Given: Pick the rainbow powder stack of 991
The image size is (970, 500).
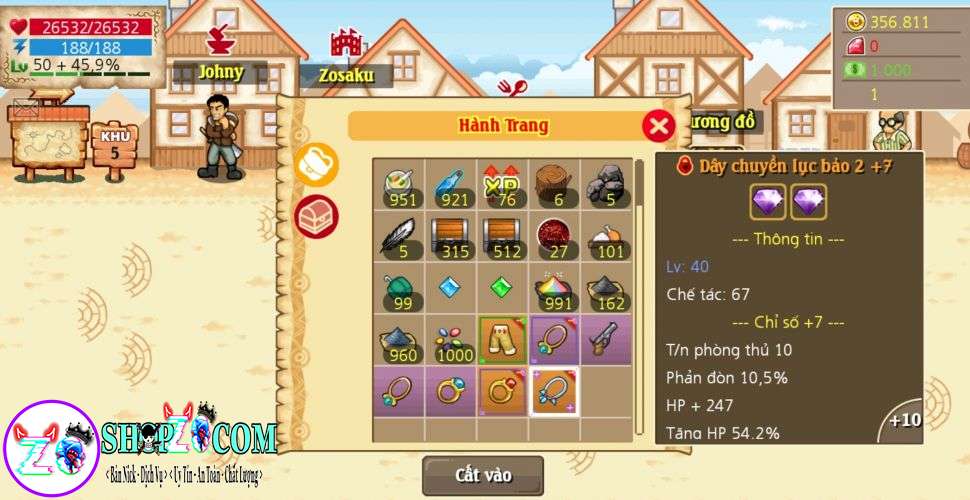Looking at the screenshot, I should tap(556, 288).
